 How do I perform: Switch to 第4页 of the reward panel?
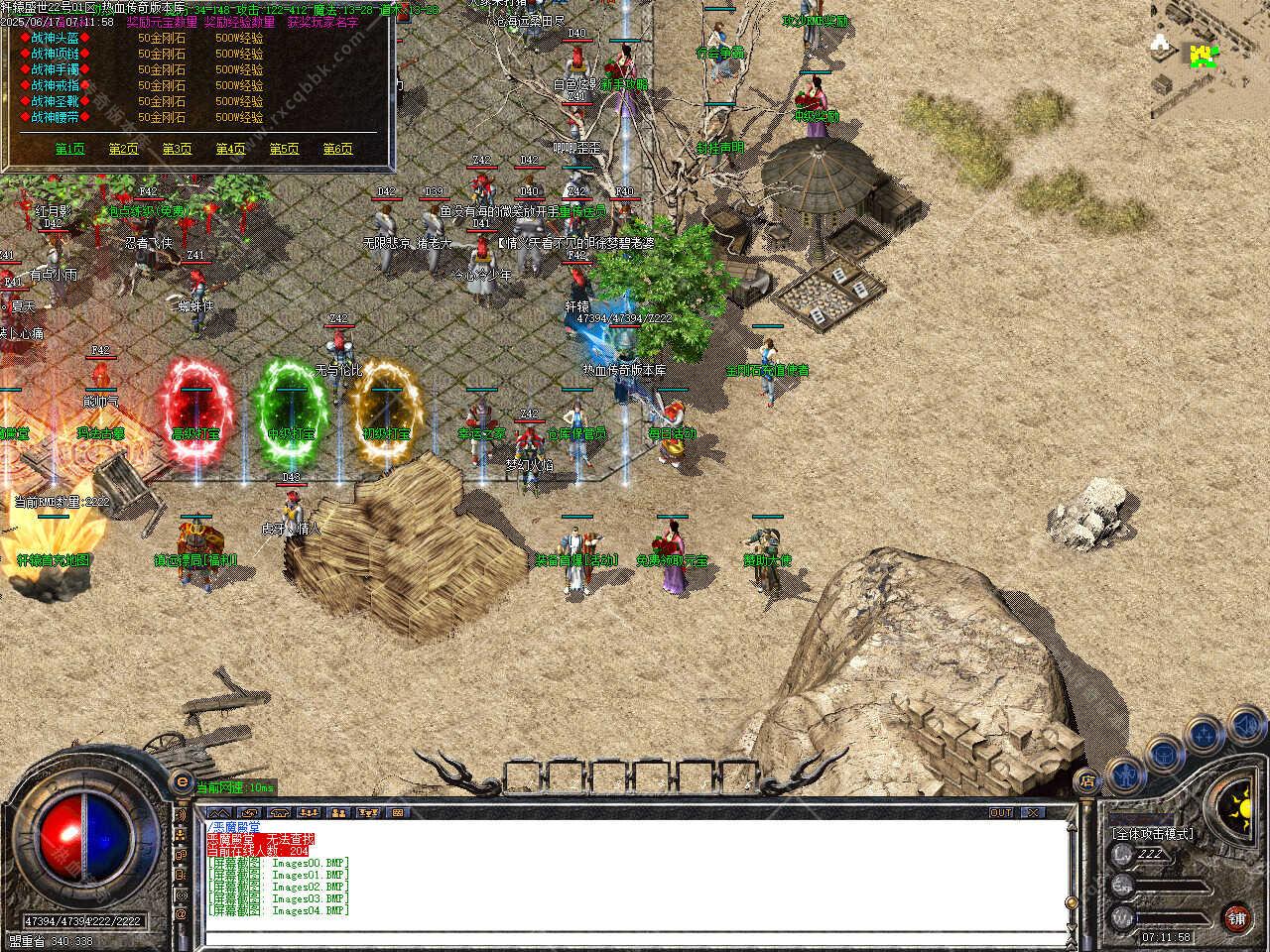tap(230, 149)
